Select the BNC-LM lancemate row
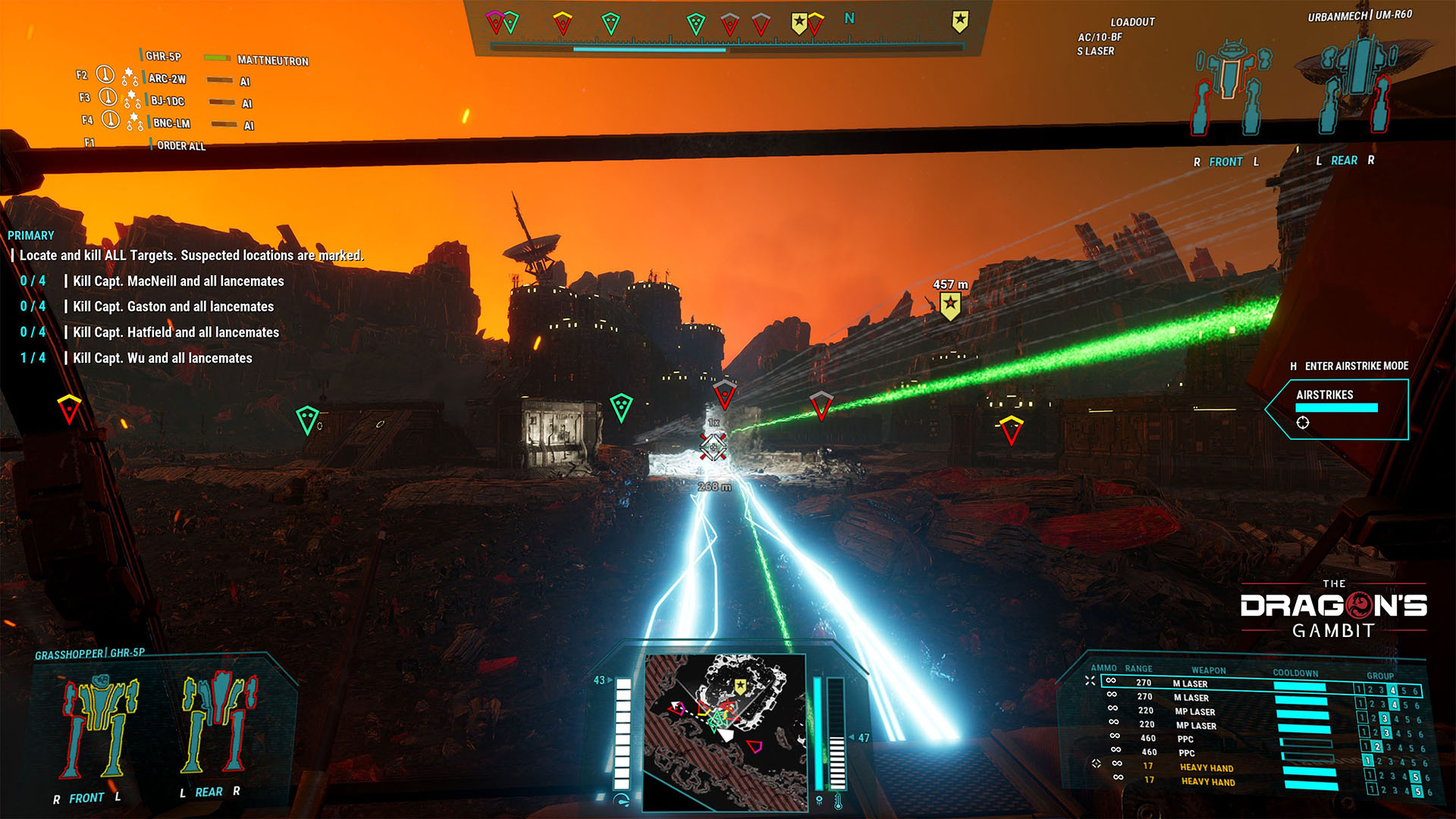This screenshot has width=1456, height=819. click(x=171, y=123)
